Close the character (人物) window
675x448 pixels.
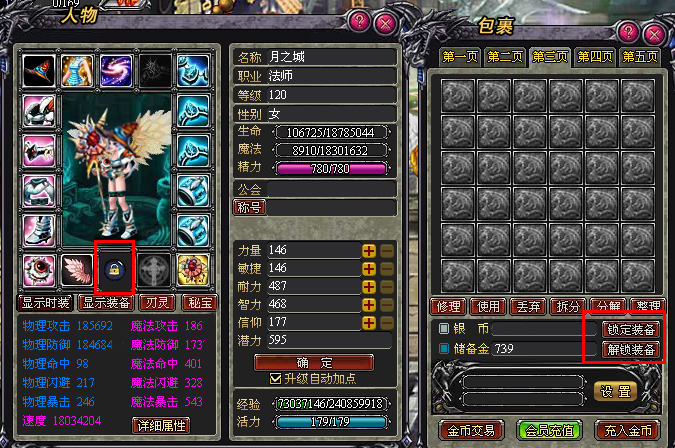[384, 20]
